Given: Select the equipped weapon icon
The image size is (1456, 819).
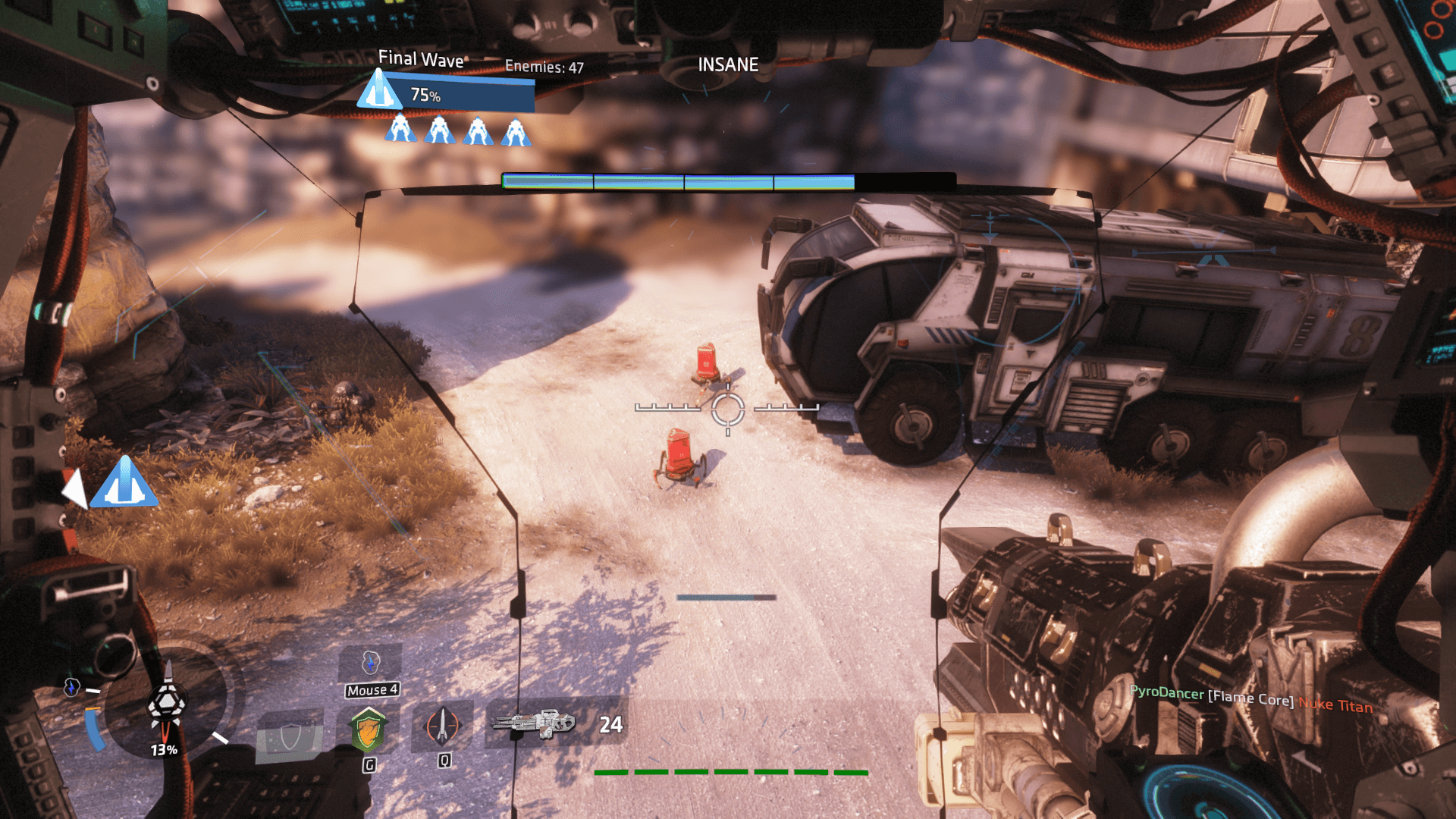Looking at the screenshot, I should [535, 724].
